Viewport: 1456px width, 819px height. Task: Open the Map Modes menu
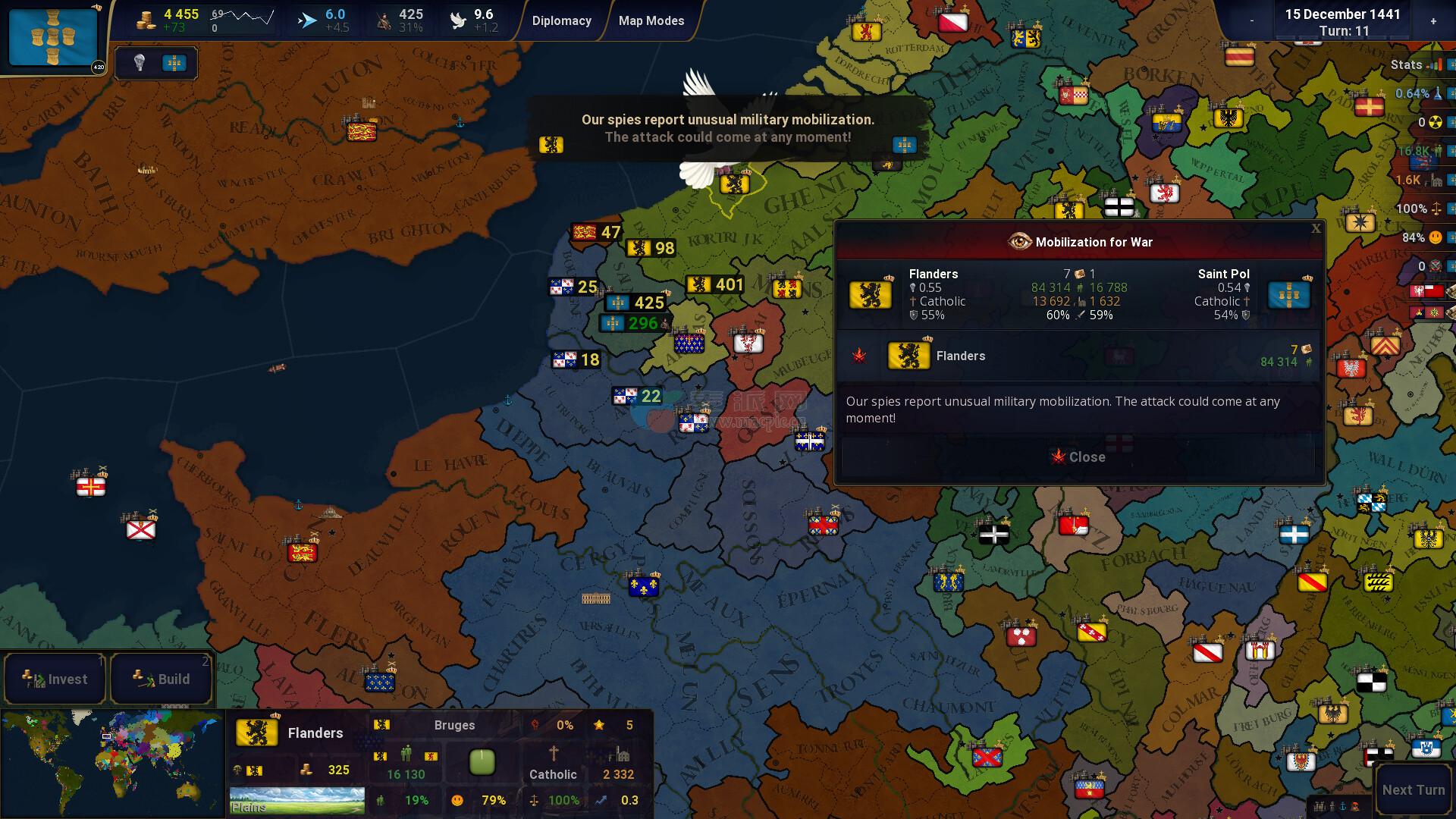(651, 20)
